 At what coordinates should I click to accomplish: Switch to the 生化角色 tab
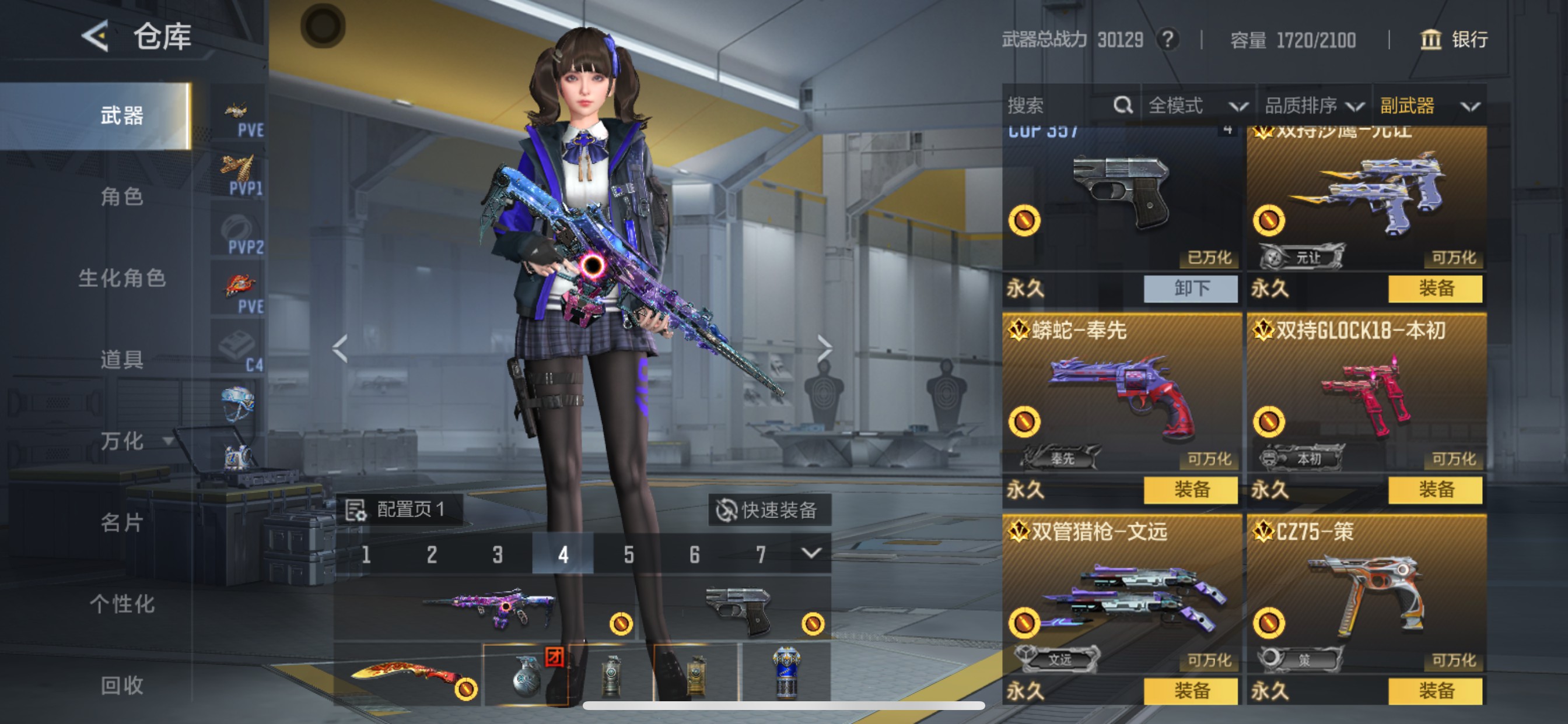tap(122, 278)
